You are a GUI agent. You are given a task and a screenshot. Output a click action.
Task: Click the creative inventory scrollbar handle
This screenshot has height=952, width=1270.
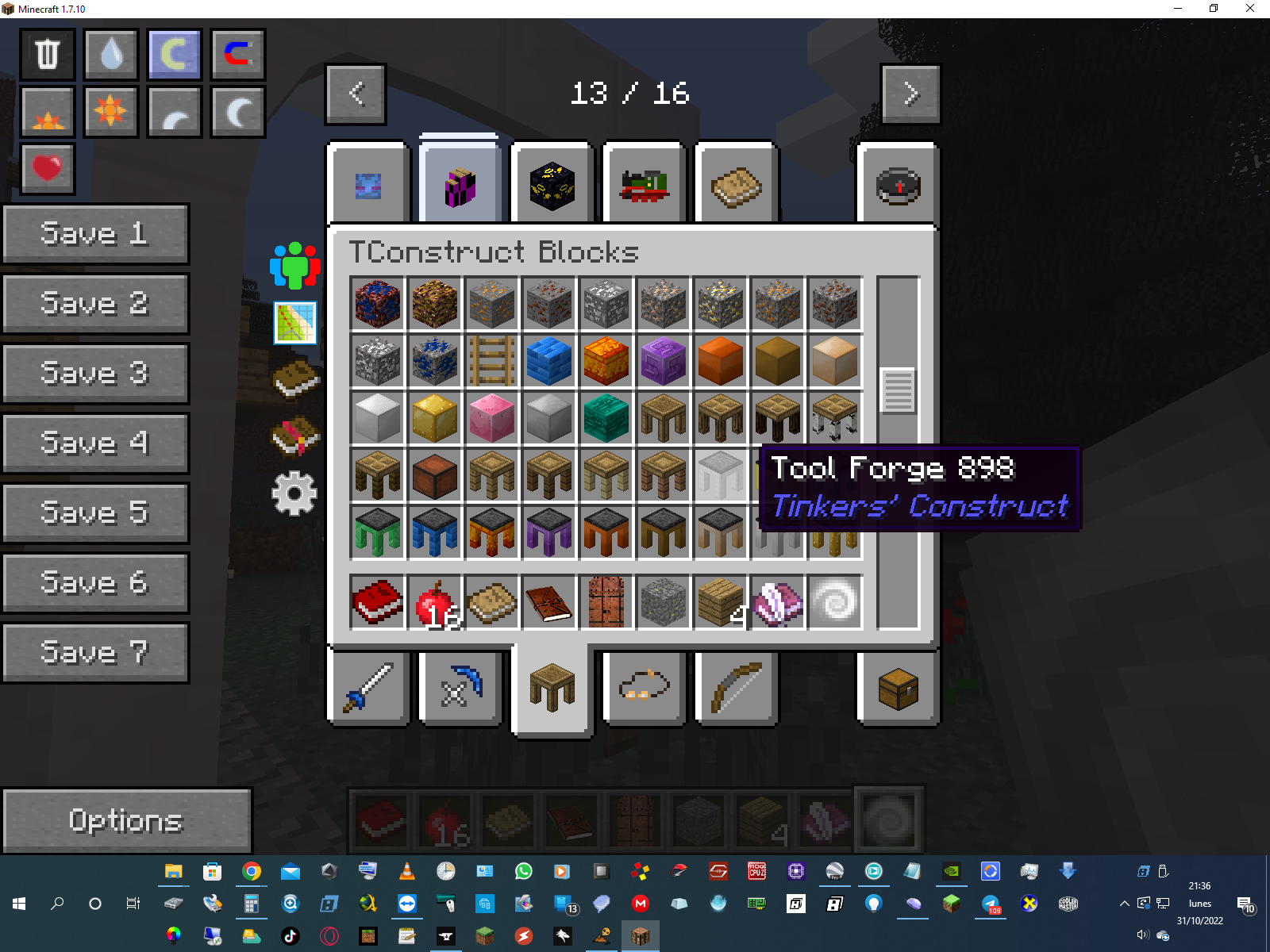[x=899, y=390]
